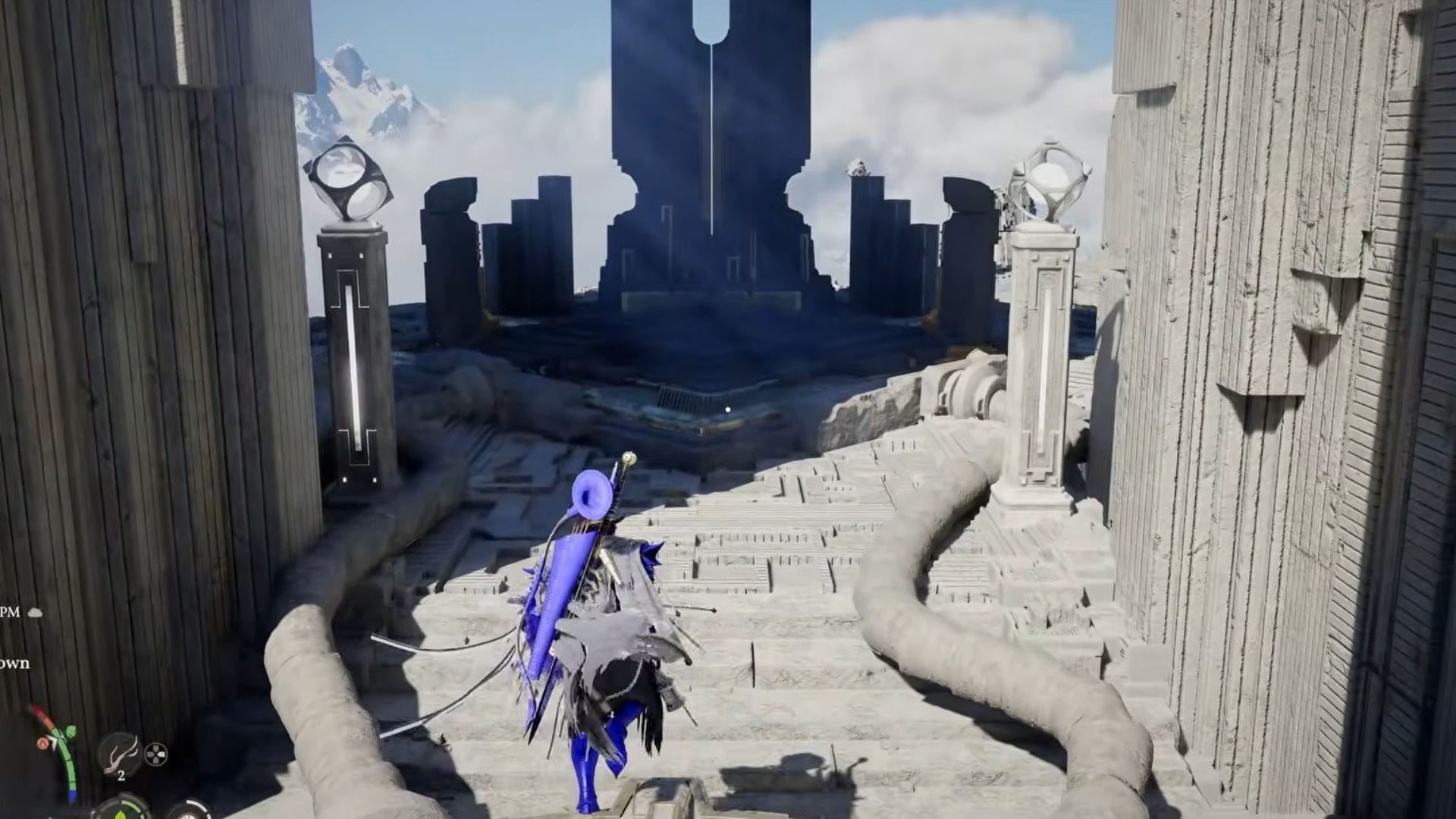The image size is (1456, 819).
Task: Select the companion ability icon showing 2 charges
Action: point(118,753)
